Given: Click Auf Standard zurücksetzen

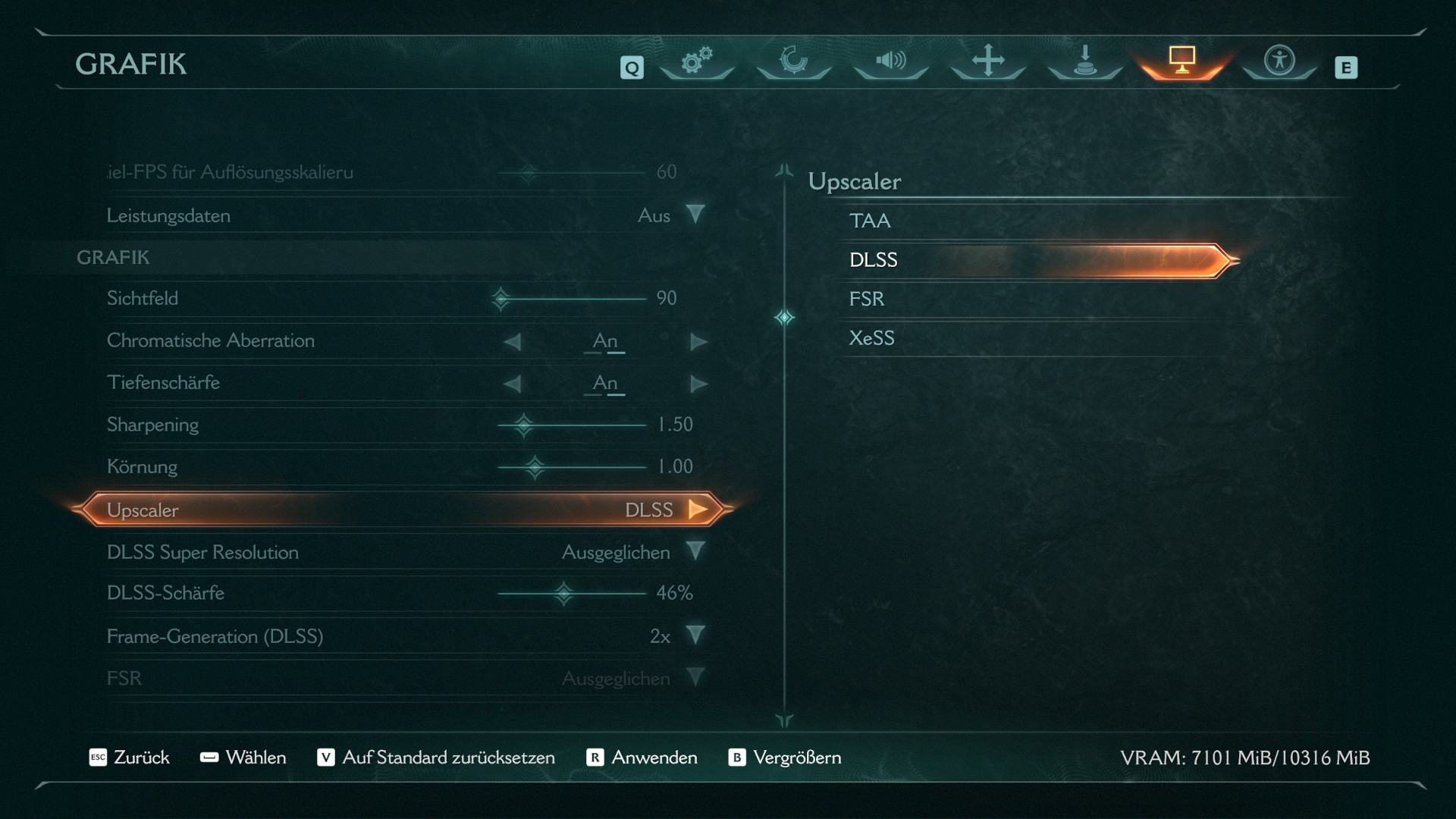Looking at the screenshot, I should click(x=436, y=758).
